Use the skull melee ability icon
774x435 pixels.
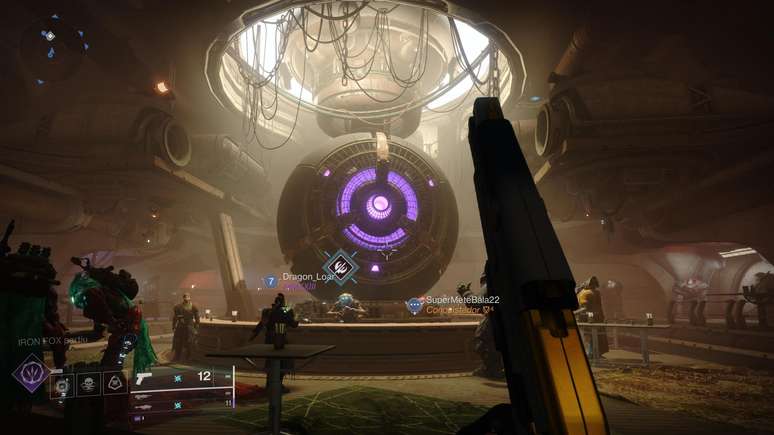click(89, 383)
